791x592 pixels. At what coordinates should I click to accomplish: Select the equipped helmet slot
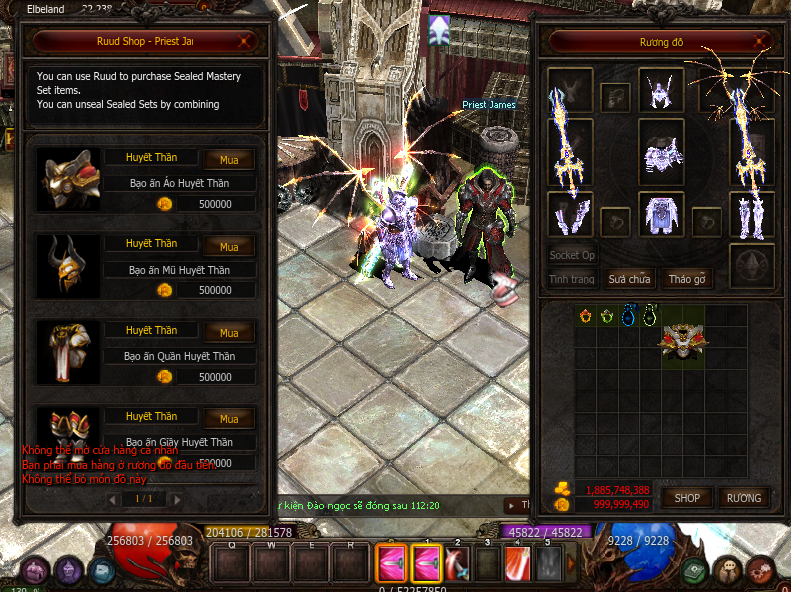tap(661, 90)
